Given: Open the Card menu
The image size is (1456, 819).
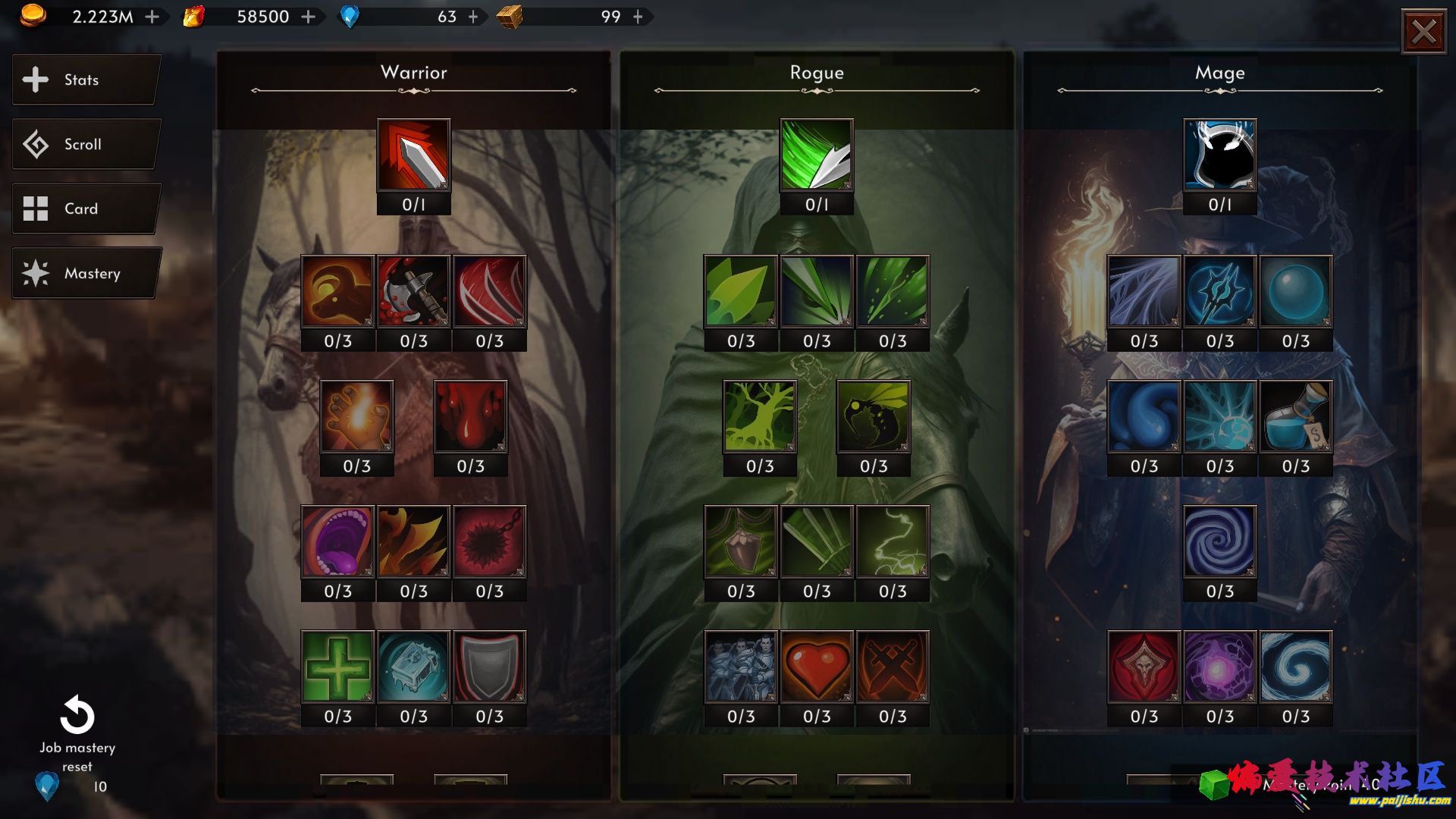Looking at the screenshot, I should pyautogui.click(x=86, y=209).
